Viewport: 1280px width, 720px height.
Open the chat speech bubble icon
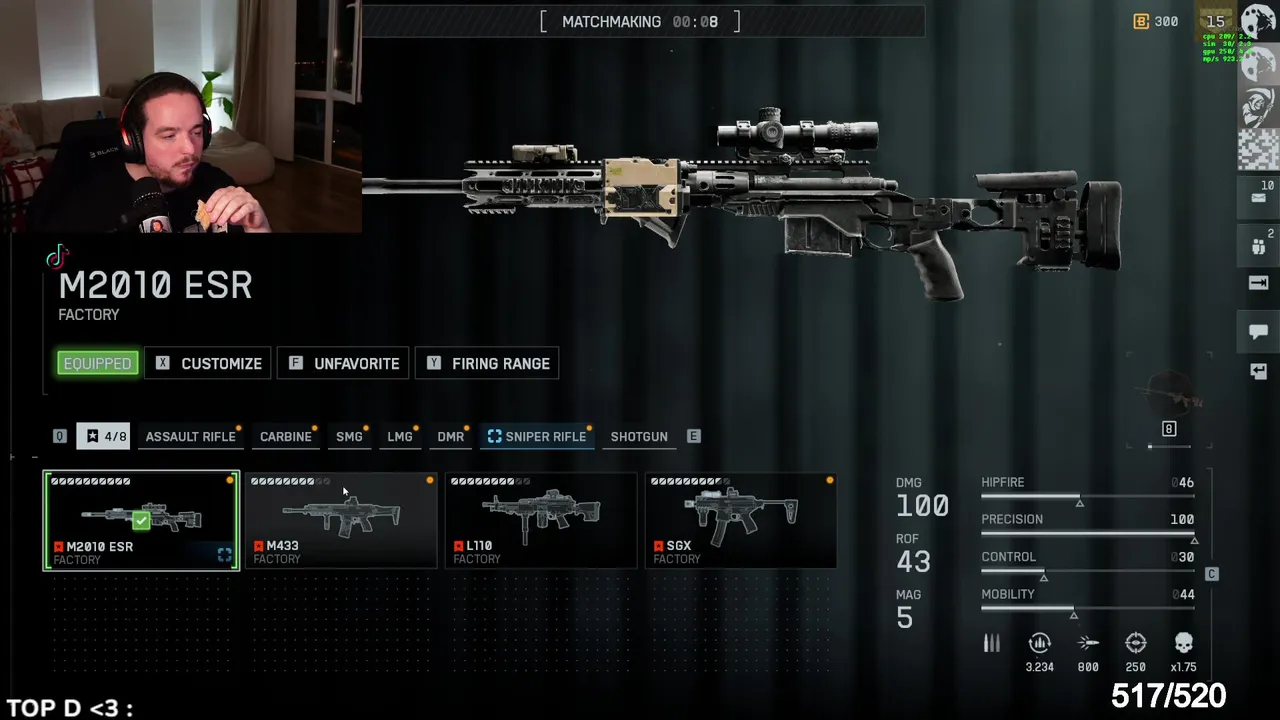pyautogui.click(x=1258, y=331)
